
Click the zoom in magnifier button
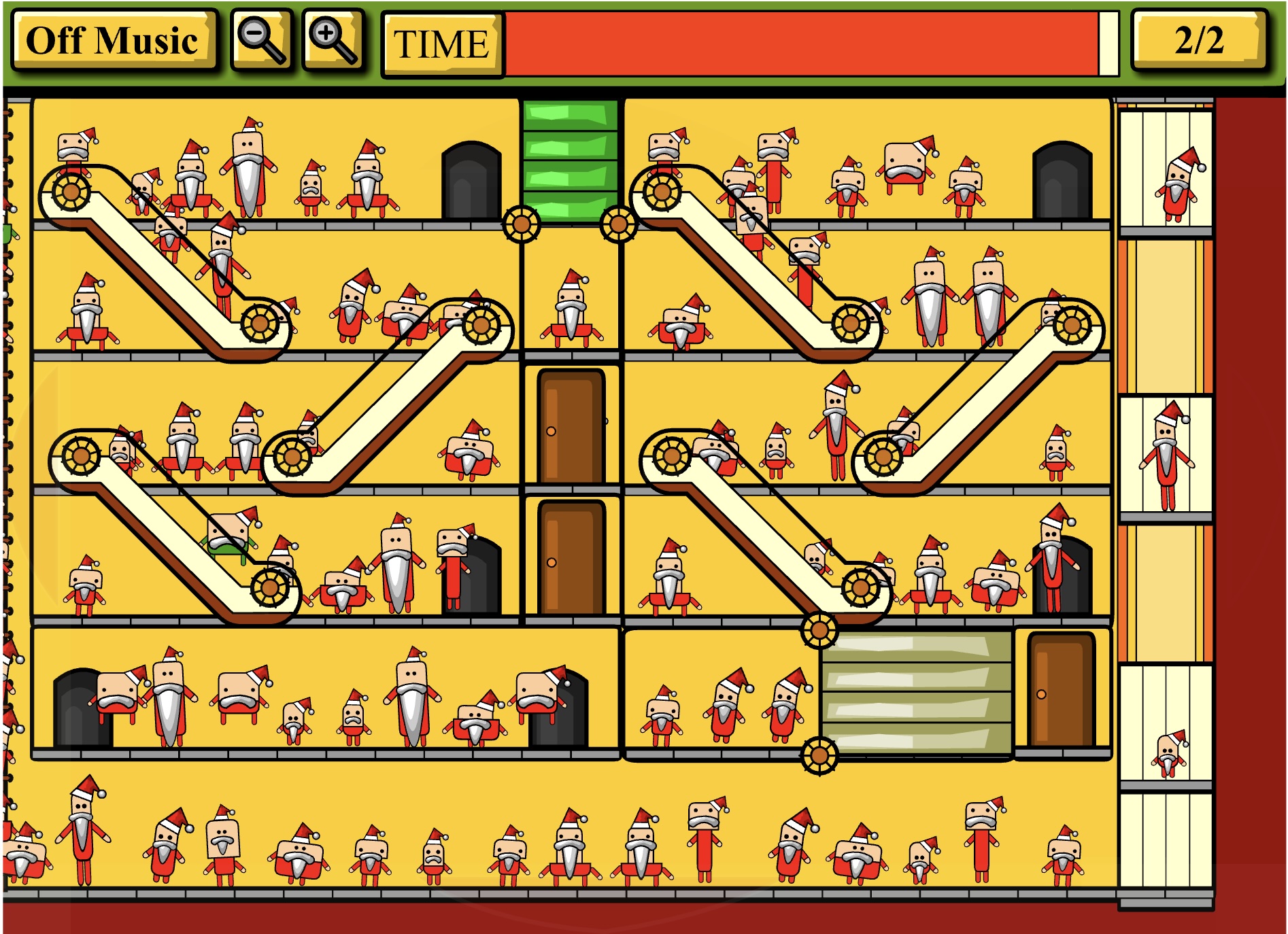pyautogui.click(x=333, y=41)
